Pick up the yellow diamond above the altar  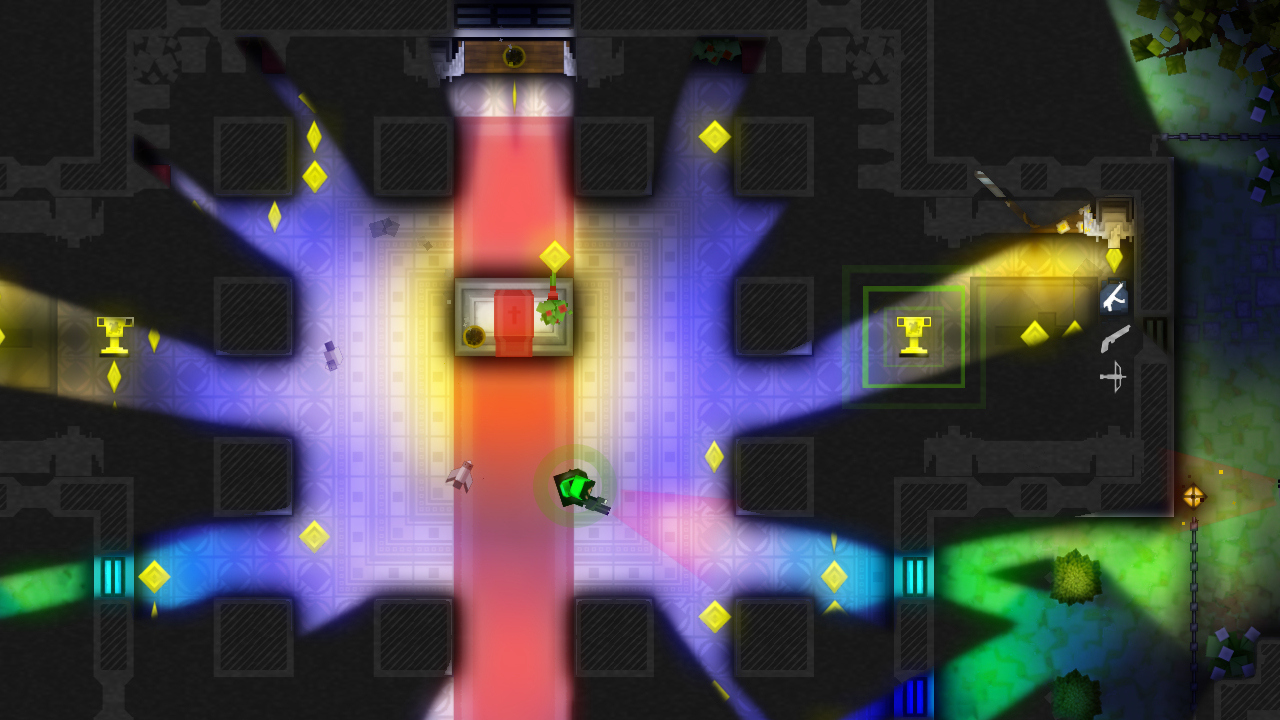pos(553,253)
